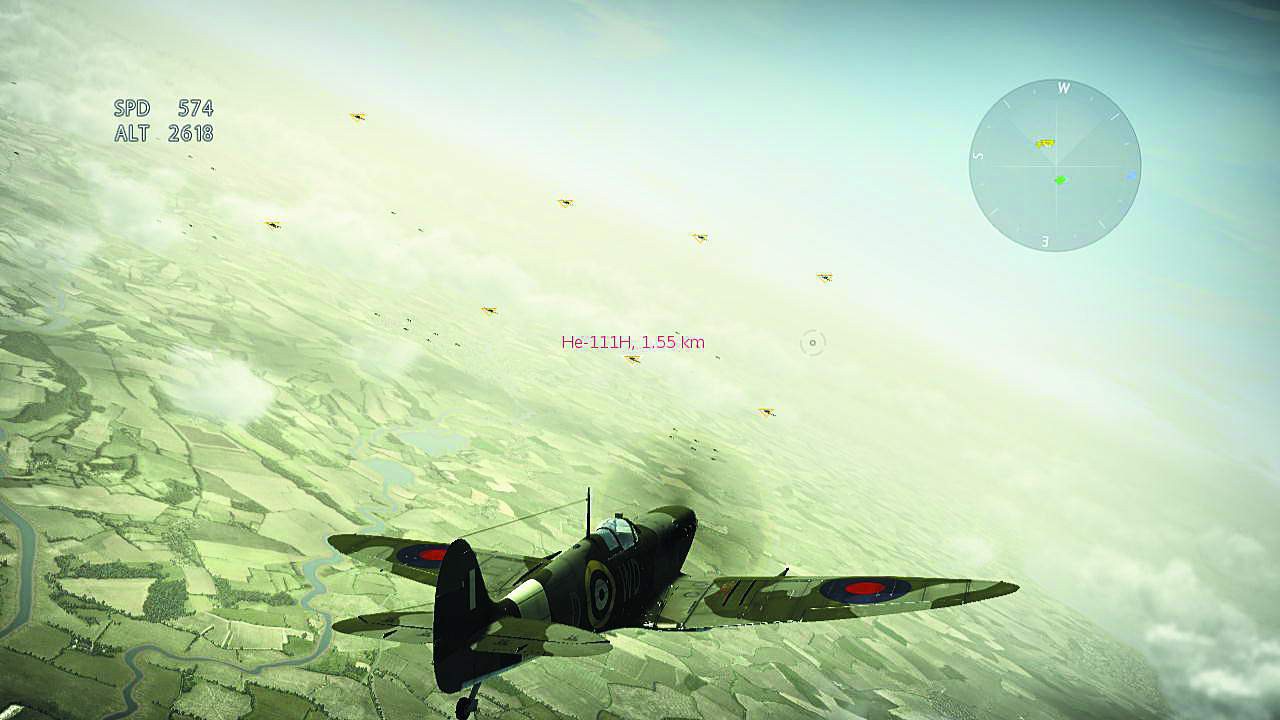Select the yellow enemy blip on the radar
This screenshot has width=1280, height=720.
point(1043,142)
